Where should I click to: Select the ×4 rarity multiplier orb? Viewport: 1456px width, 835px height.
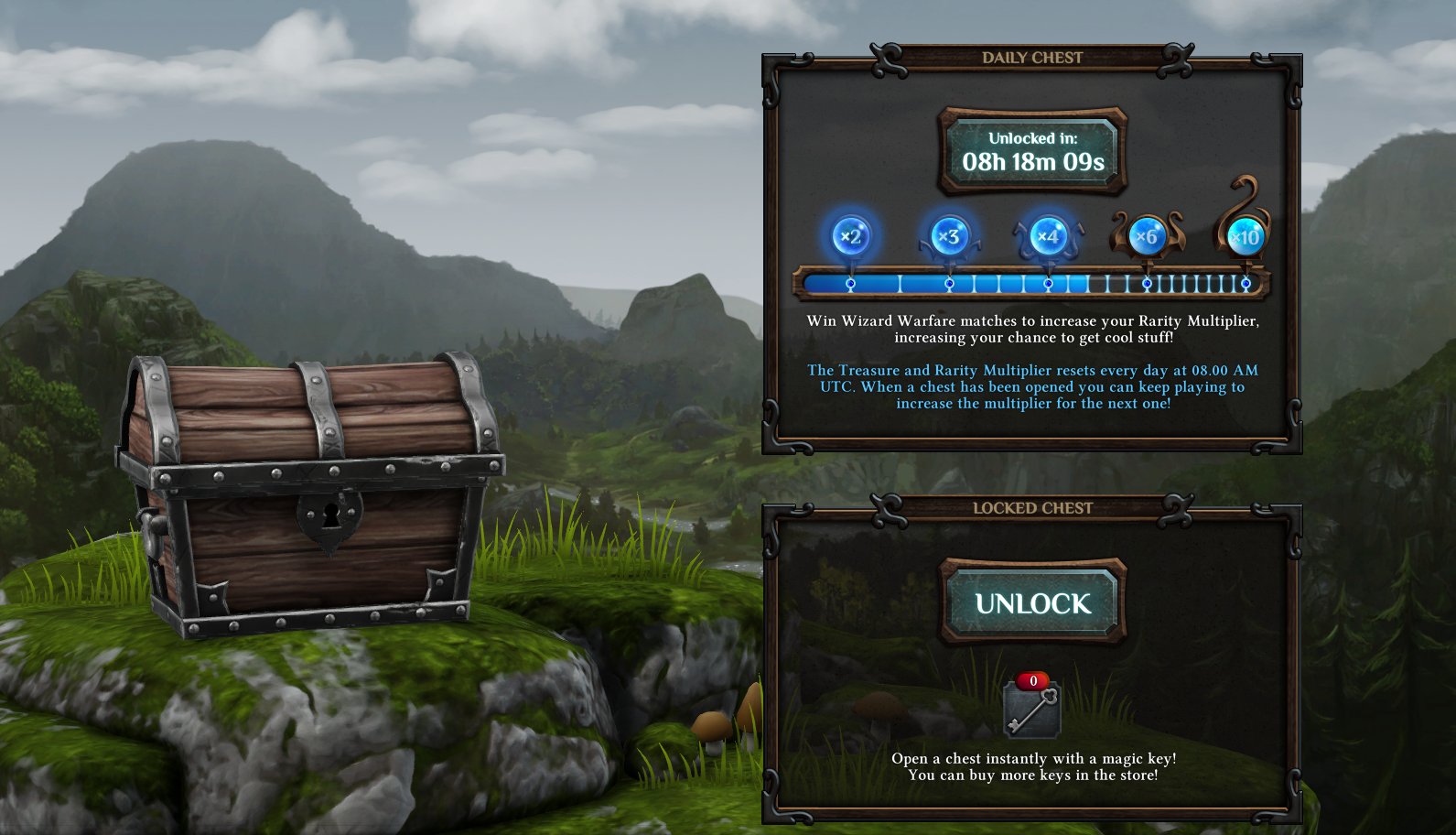(x=1048, y=235)
